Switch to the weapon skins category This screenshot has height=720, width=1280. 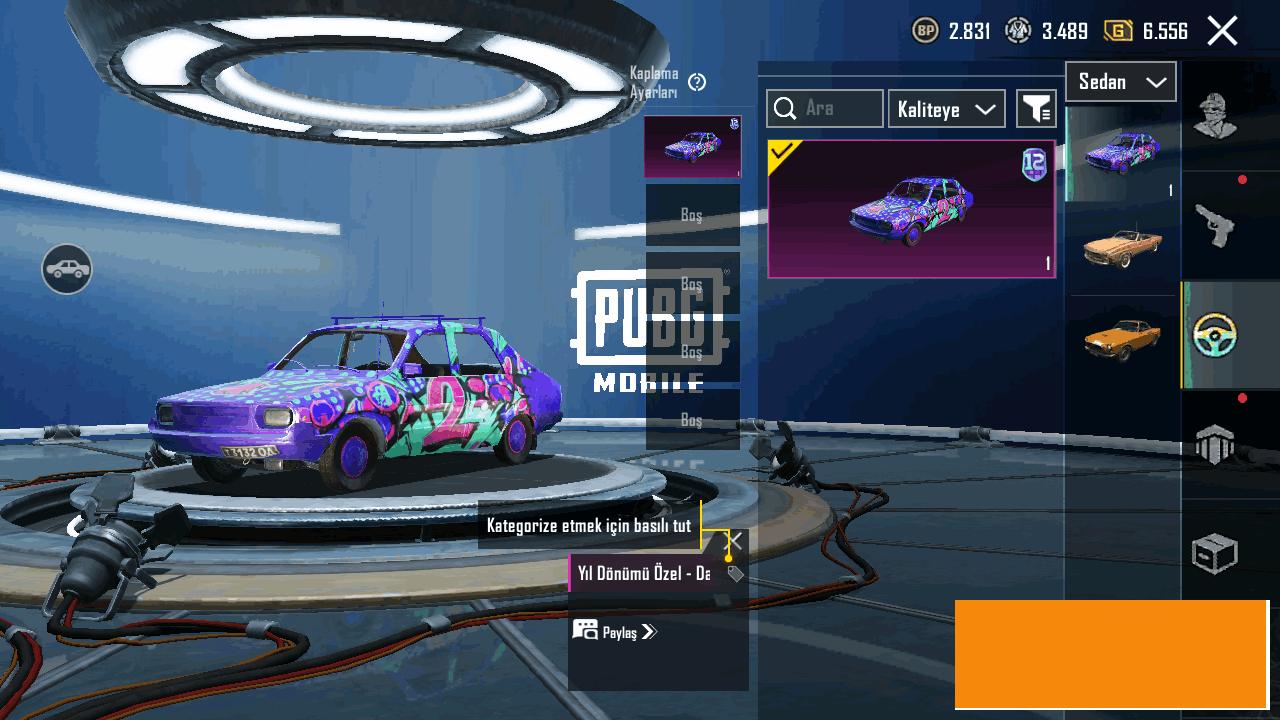point(1215,226)
